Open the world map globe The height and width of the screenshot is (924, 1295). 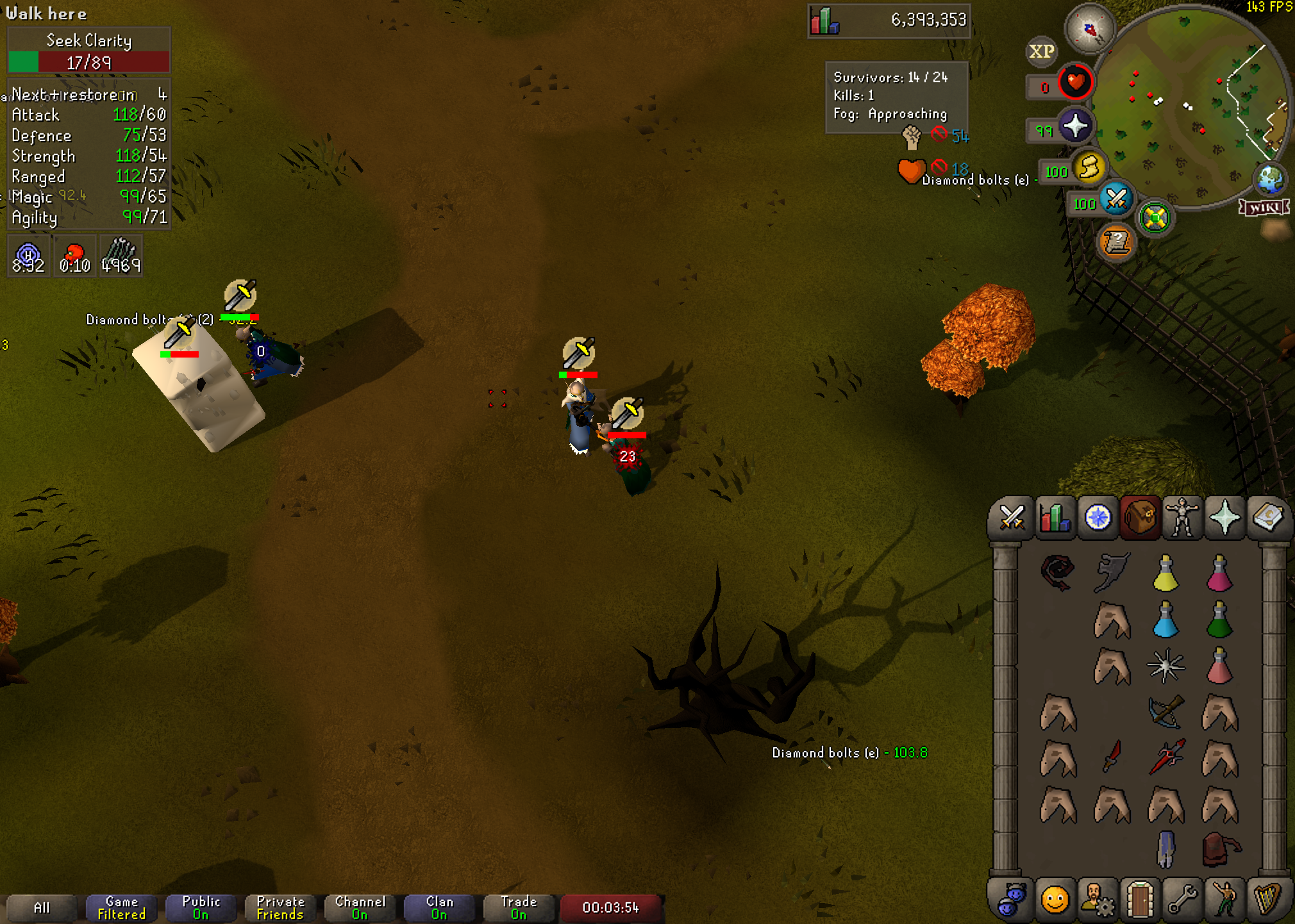pyautogui.click(x=1270, y=179)
